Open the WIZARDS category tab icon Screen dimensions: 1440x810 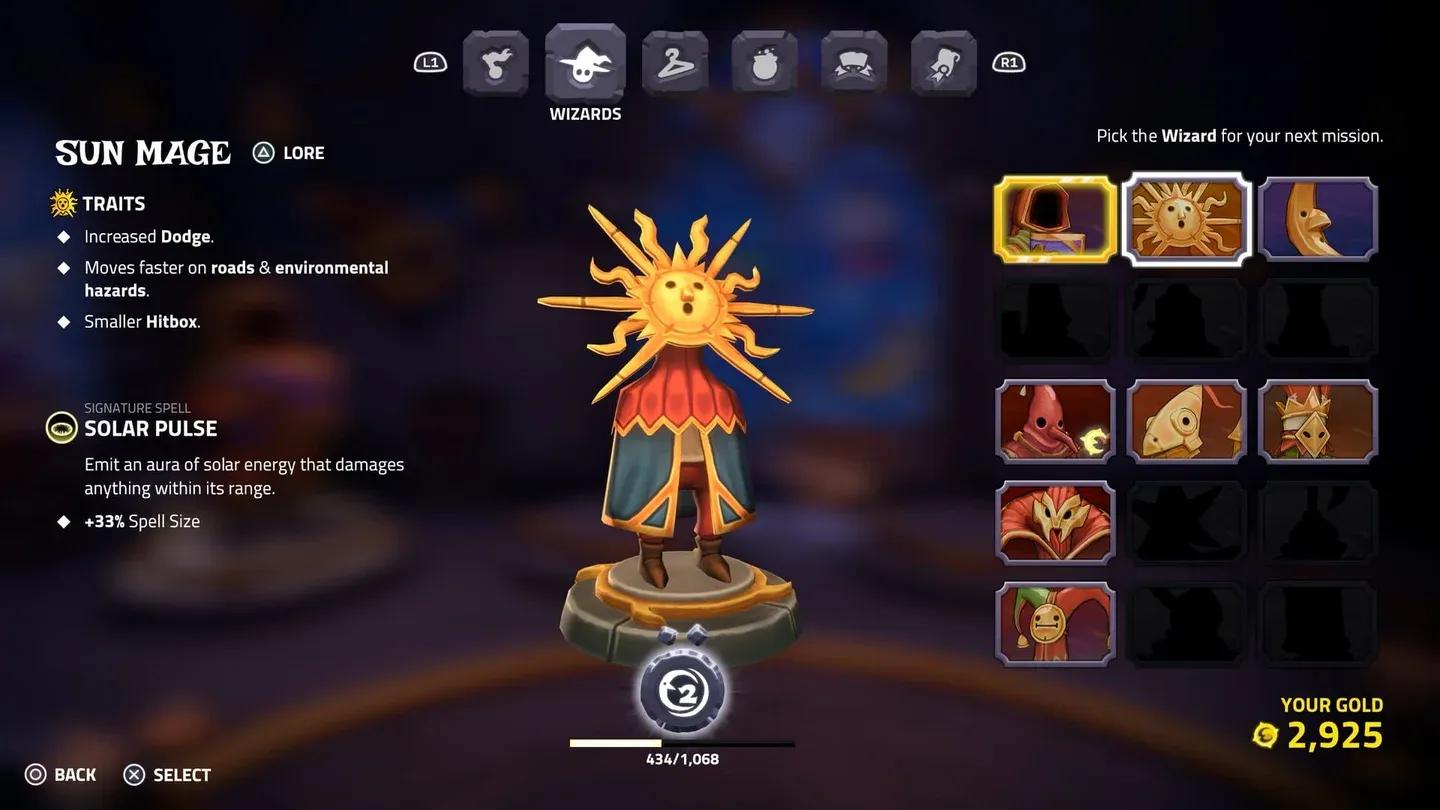tap(585, 62)
